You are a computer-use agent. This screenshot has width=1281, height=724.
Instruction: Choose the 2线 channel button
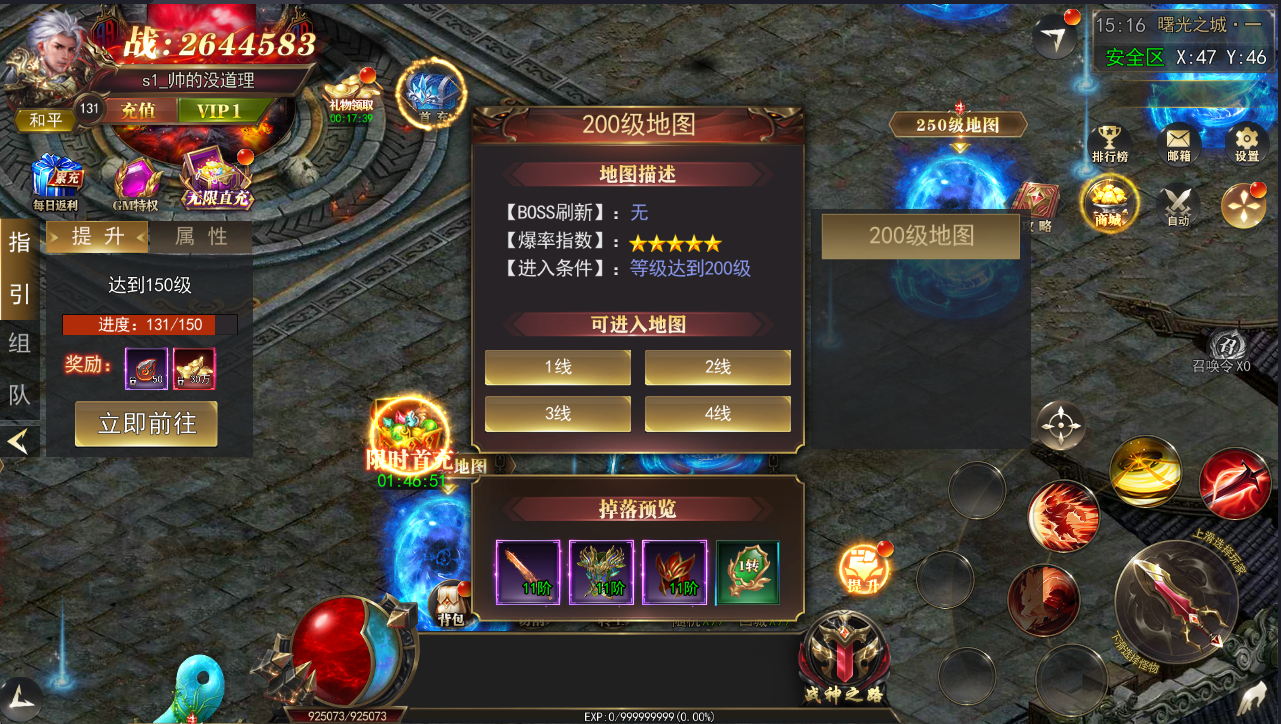(717, 367)
